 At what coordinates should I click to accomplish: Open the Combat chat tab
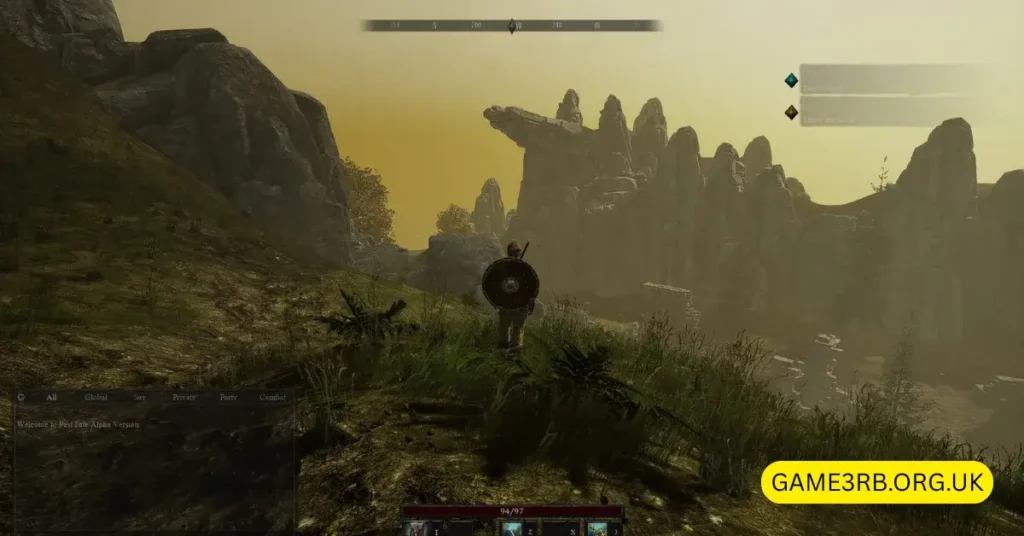(273, 397)
